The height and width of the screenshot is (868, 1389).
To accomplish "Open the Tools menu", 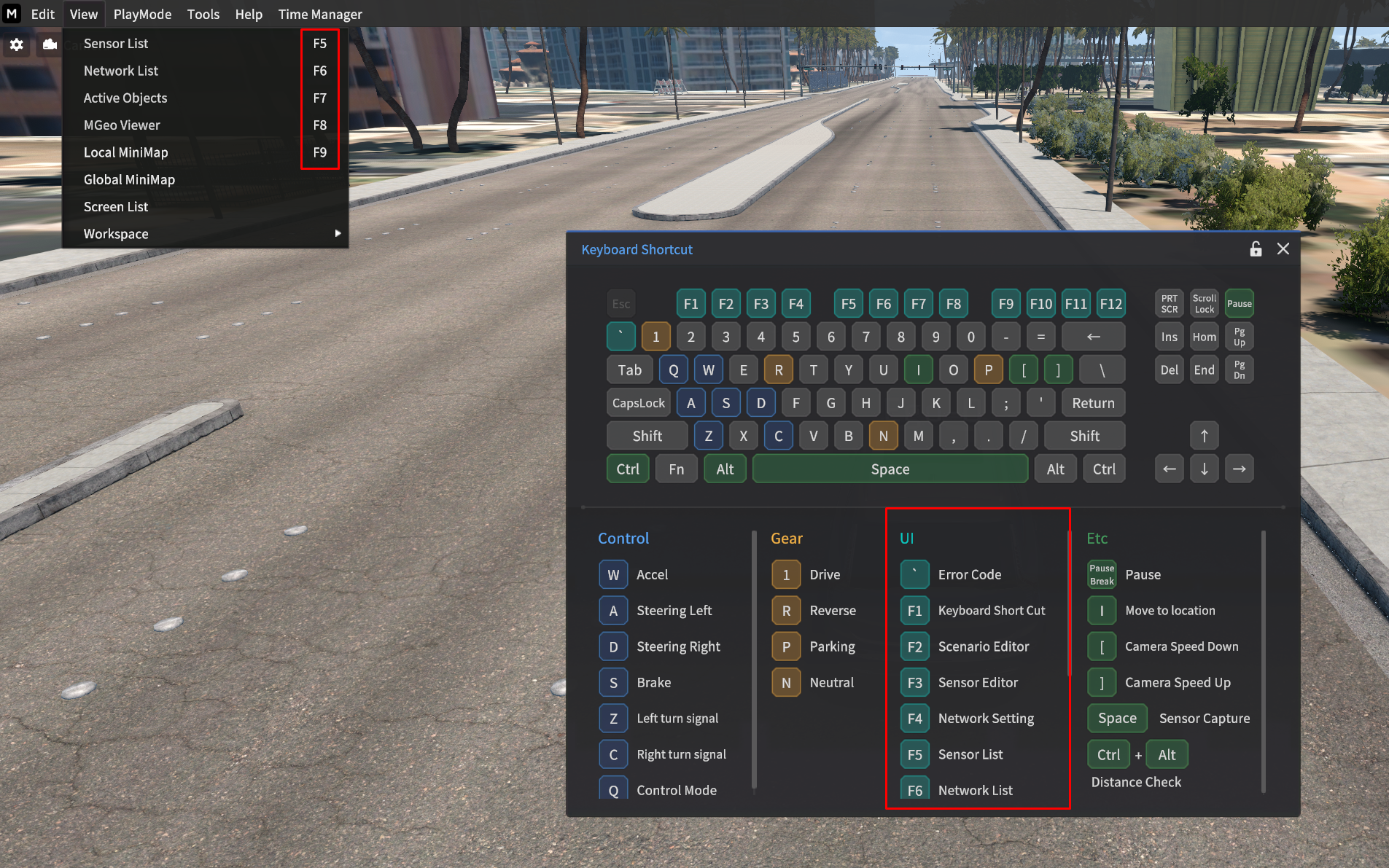I will tap(203, 14).
